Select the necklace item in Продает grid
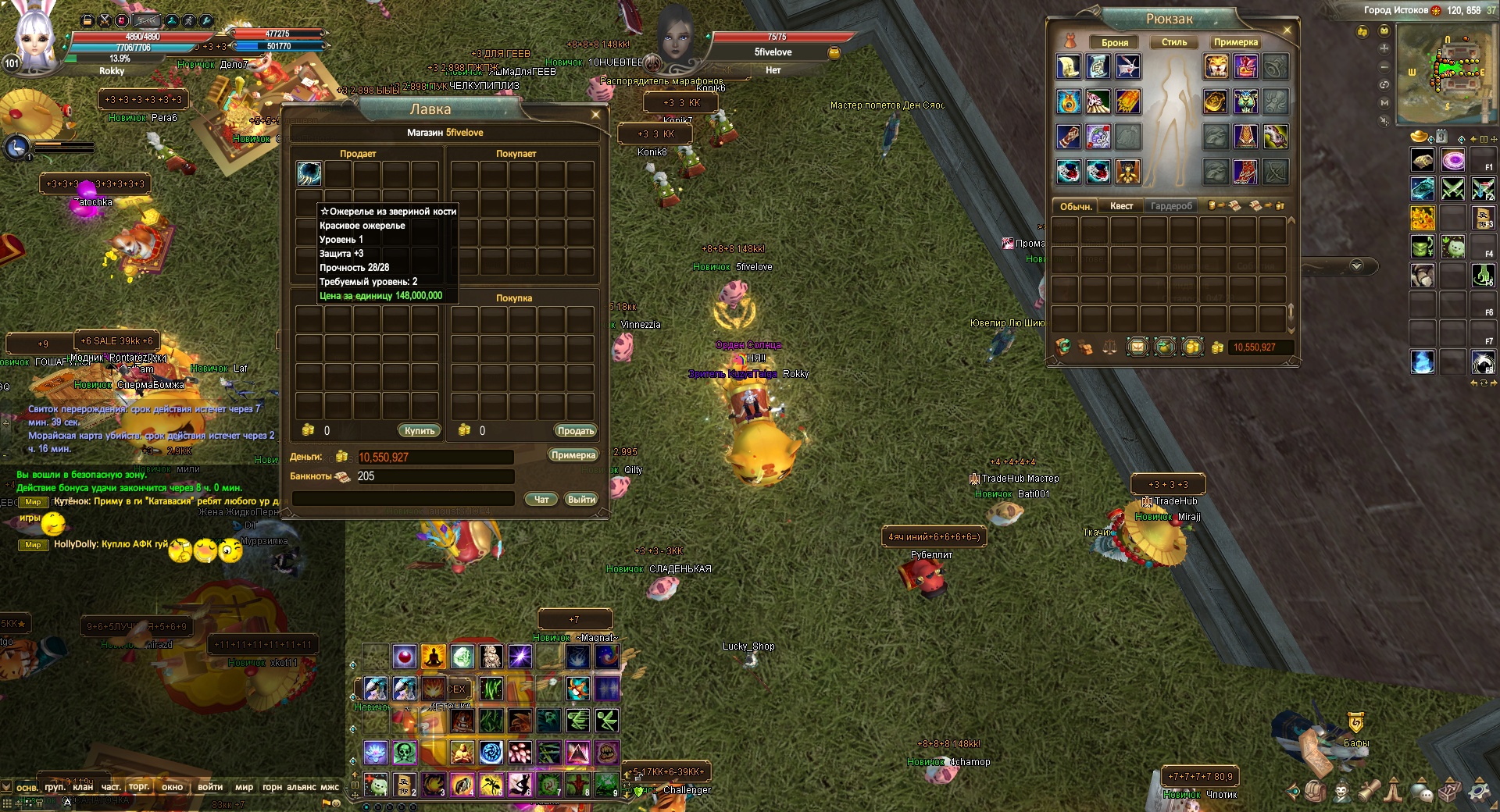 click(309, 173)
